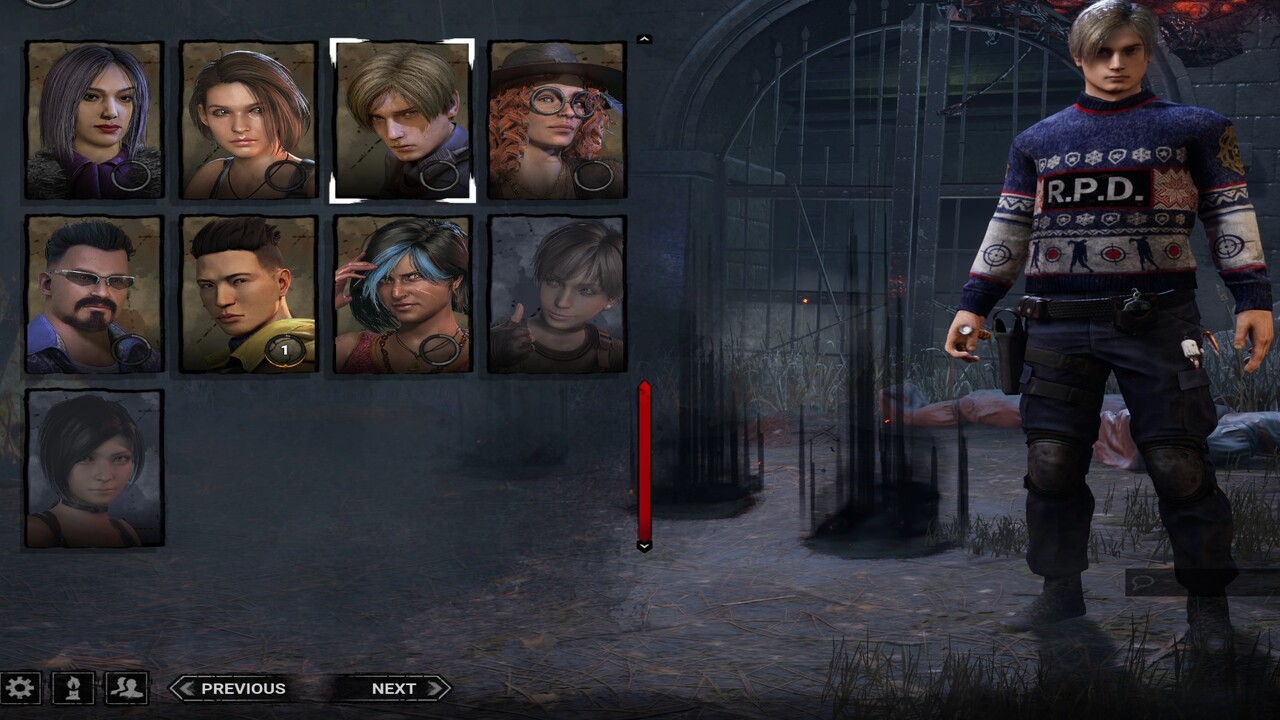Viewport: 1280px width, 720px height.
Task: Select Leon Kennedy's highlighted portrait
Action: pos(400,116)
